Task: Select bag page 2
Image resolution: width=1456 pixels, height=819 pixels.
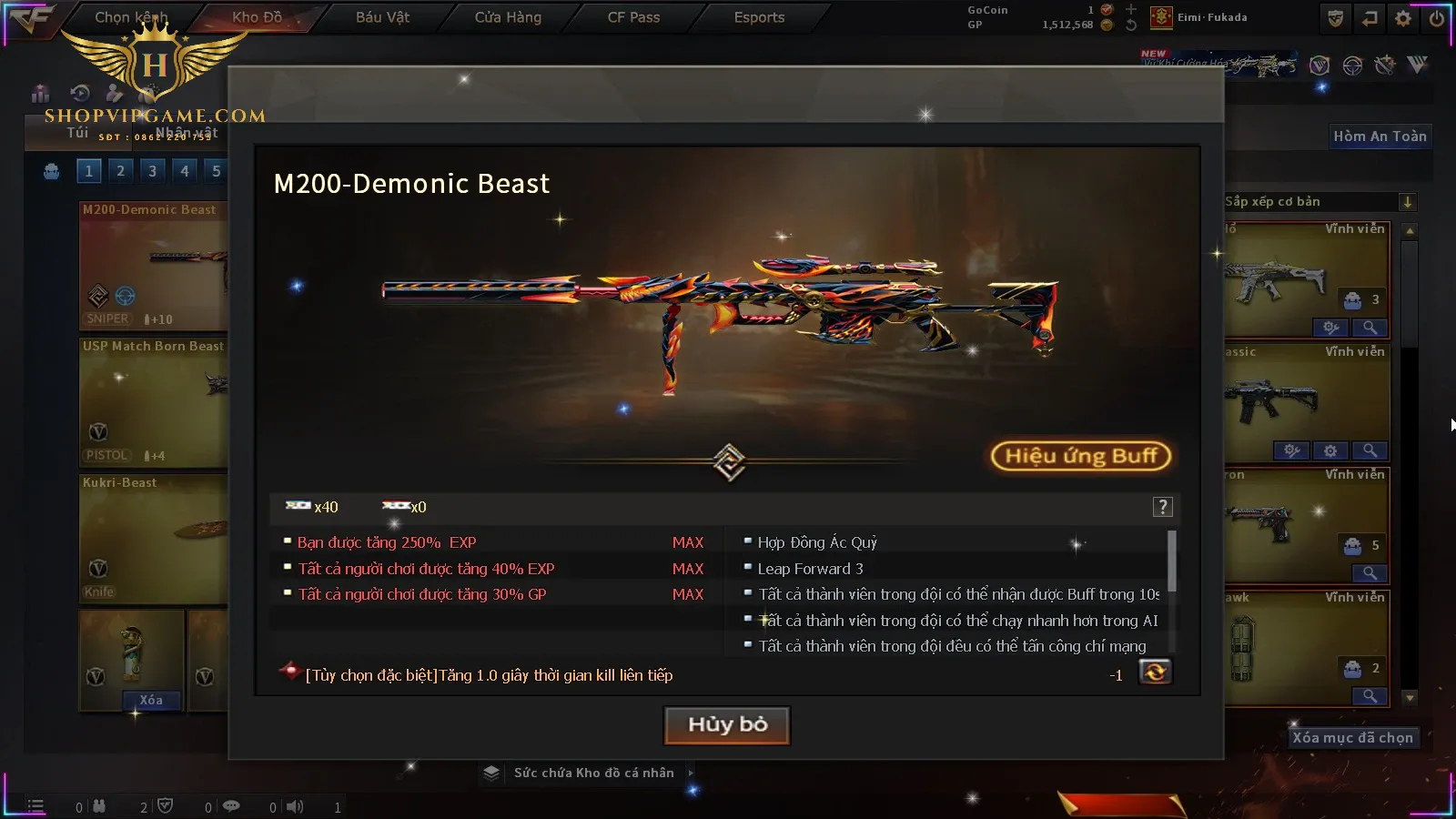Action: point(120,170)
